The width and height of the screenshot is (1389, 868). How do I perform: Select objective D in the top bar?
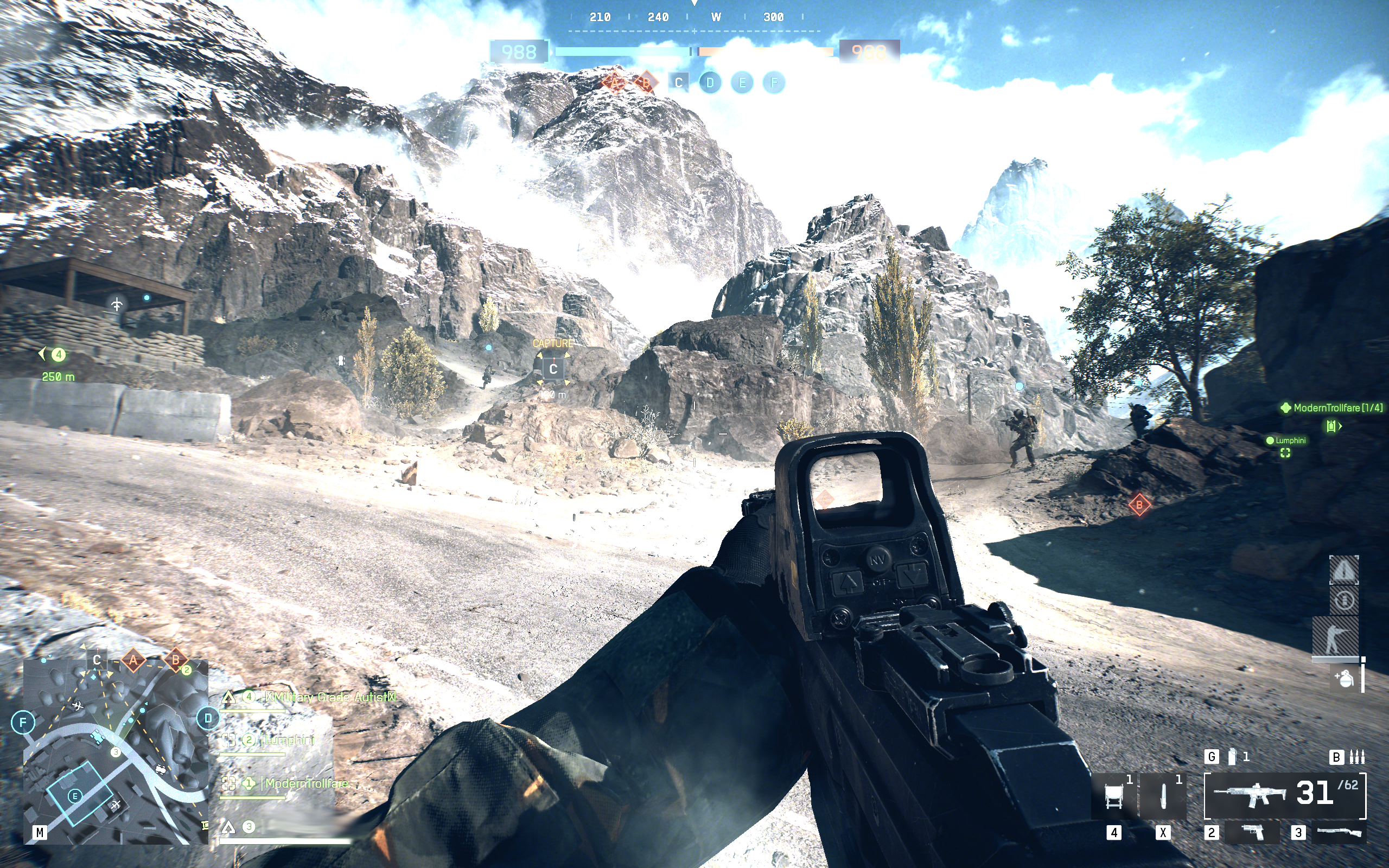(x=710, y=82)
